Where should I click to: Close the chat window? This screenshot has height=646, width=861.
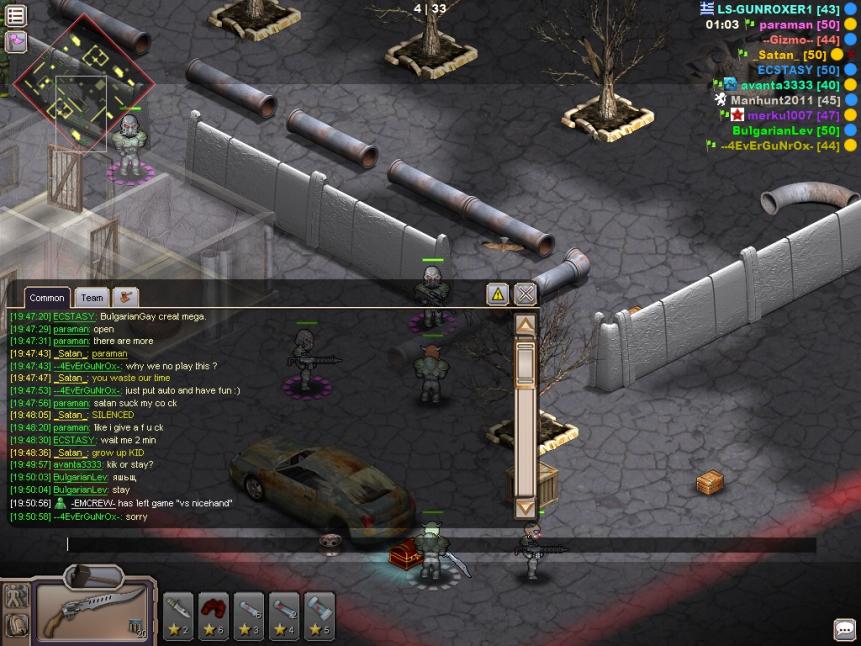pyautogui.click(x=525, y=294)
